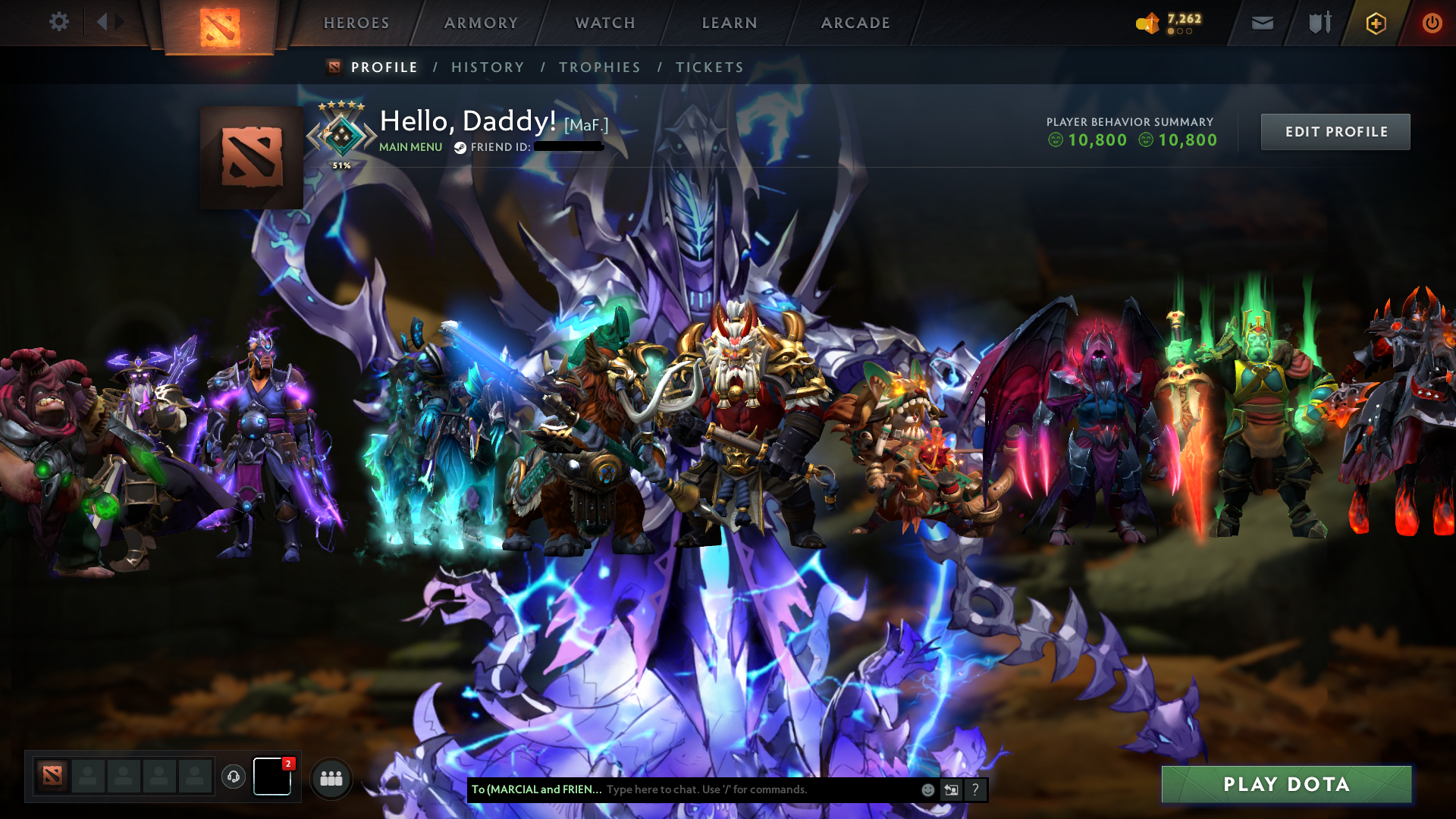
Task: Open the mail notifications icon
Action: coord(1261,23)
